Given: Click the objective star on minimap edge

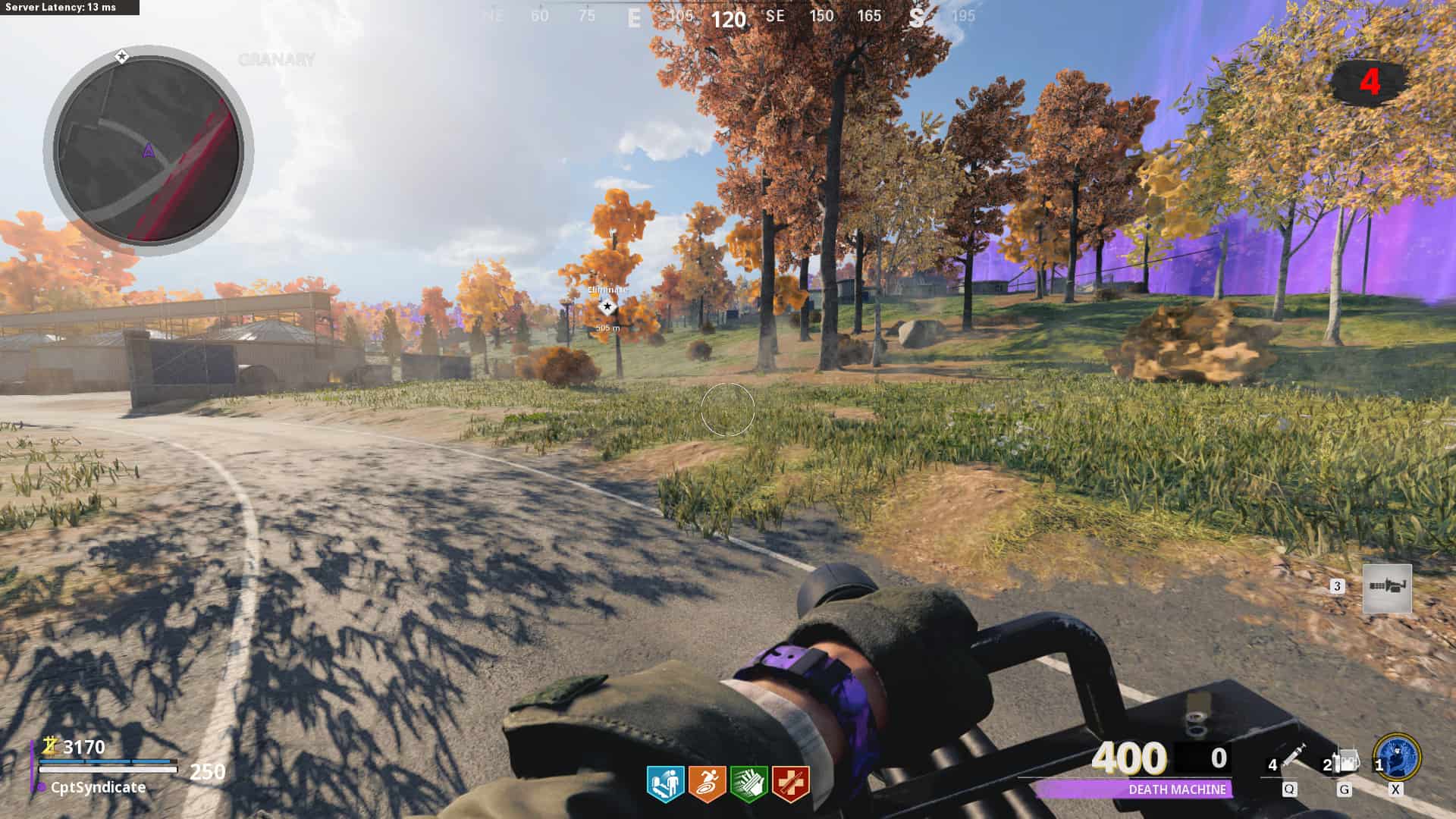Looking at the screenshot, I should tap(121, 56).
